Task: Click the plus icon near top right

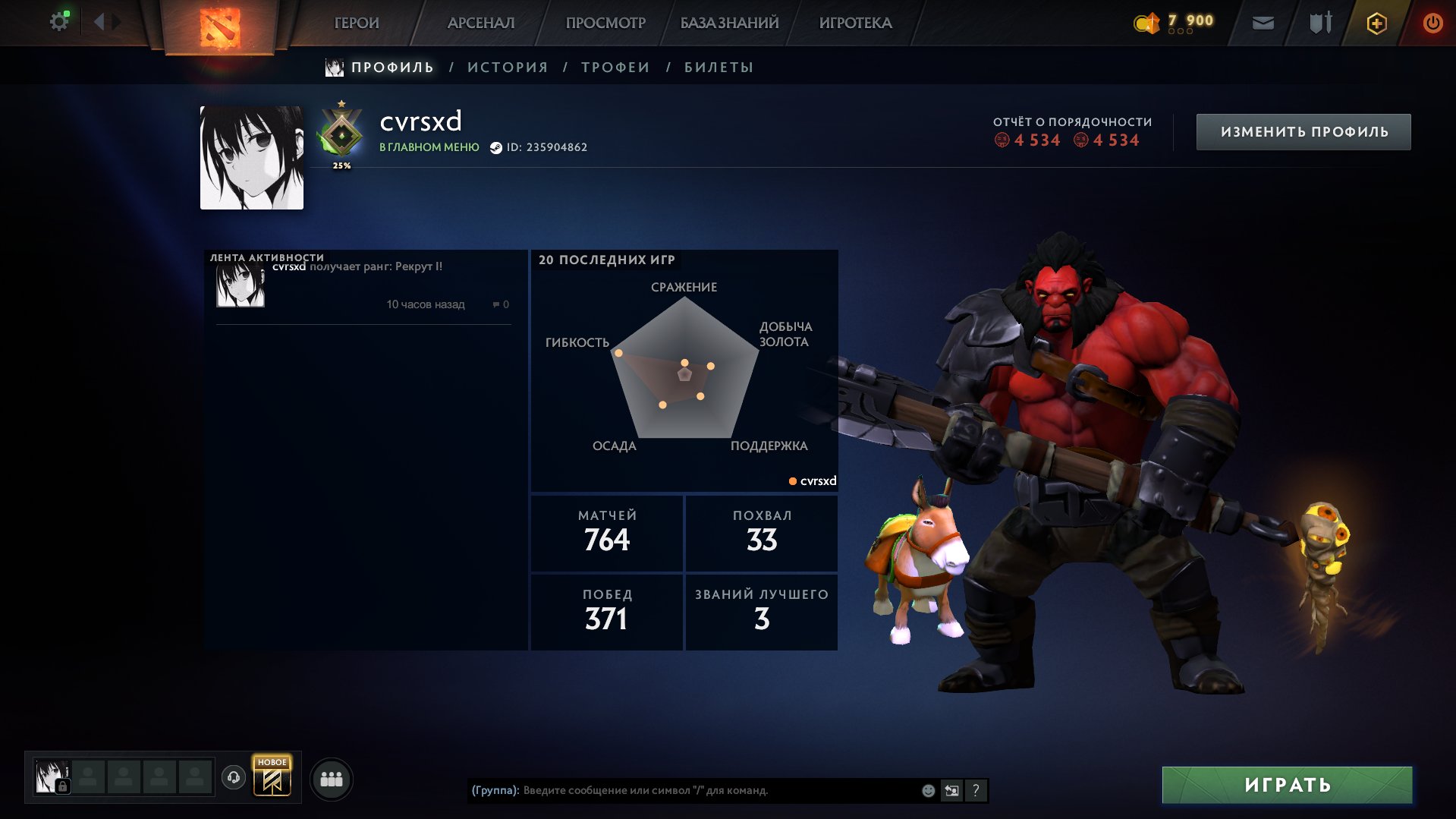Action: point(1376,23)
